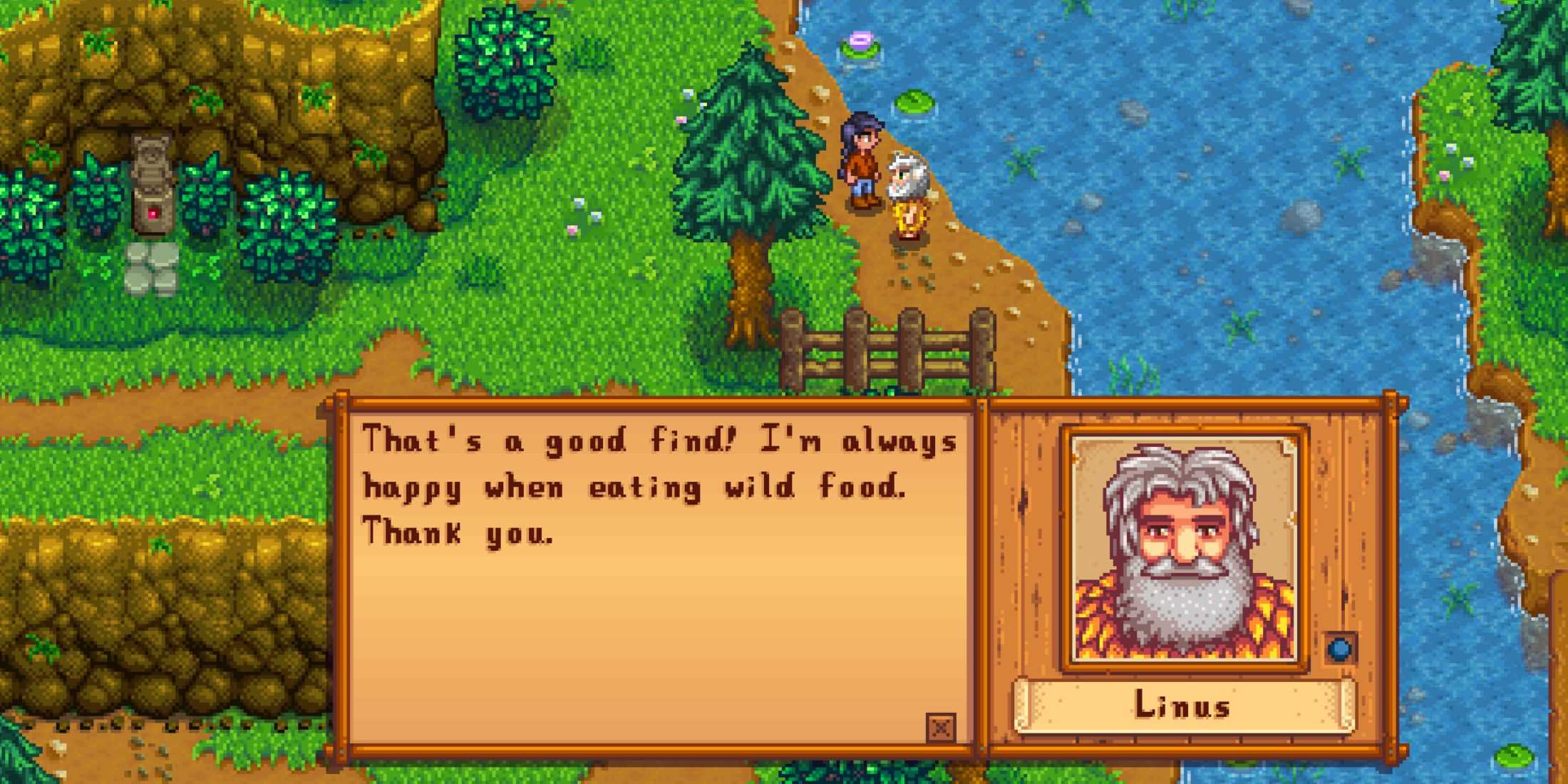
Task: Select the pink item floating in the river
Action: (x=860, y=39)
